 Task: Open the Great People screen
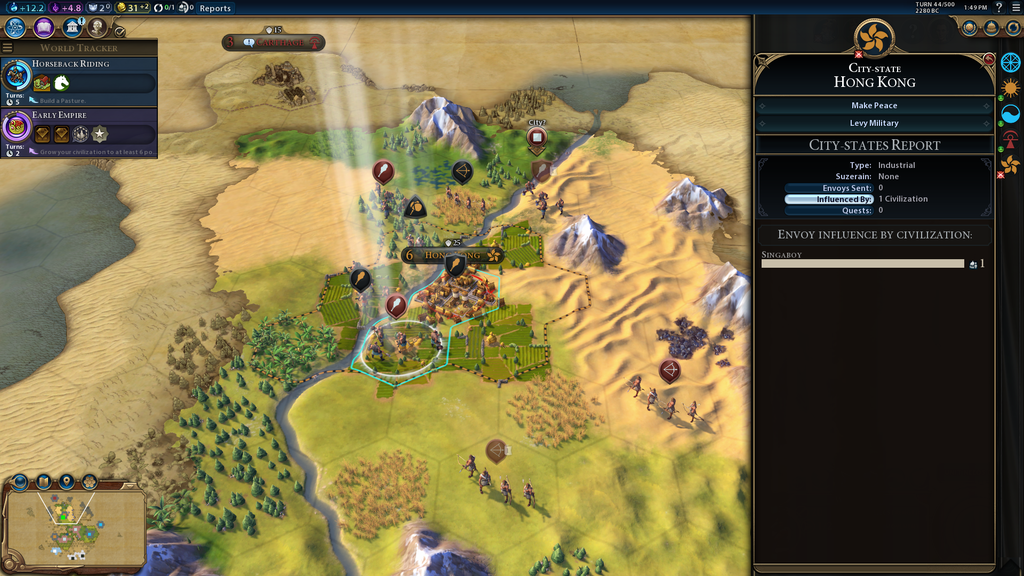(x=98, y=28)
